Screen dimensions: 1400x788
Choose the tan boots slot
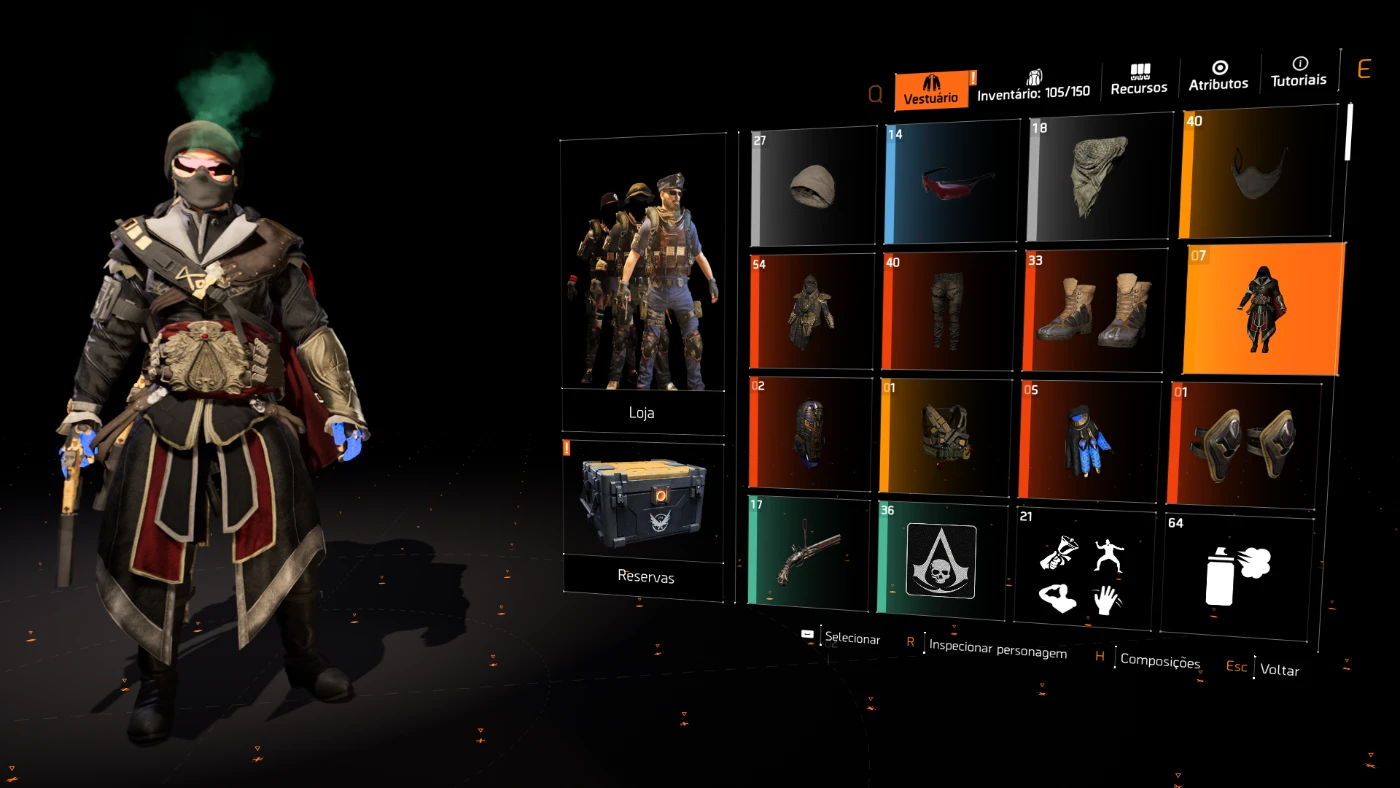(1094, 310)
